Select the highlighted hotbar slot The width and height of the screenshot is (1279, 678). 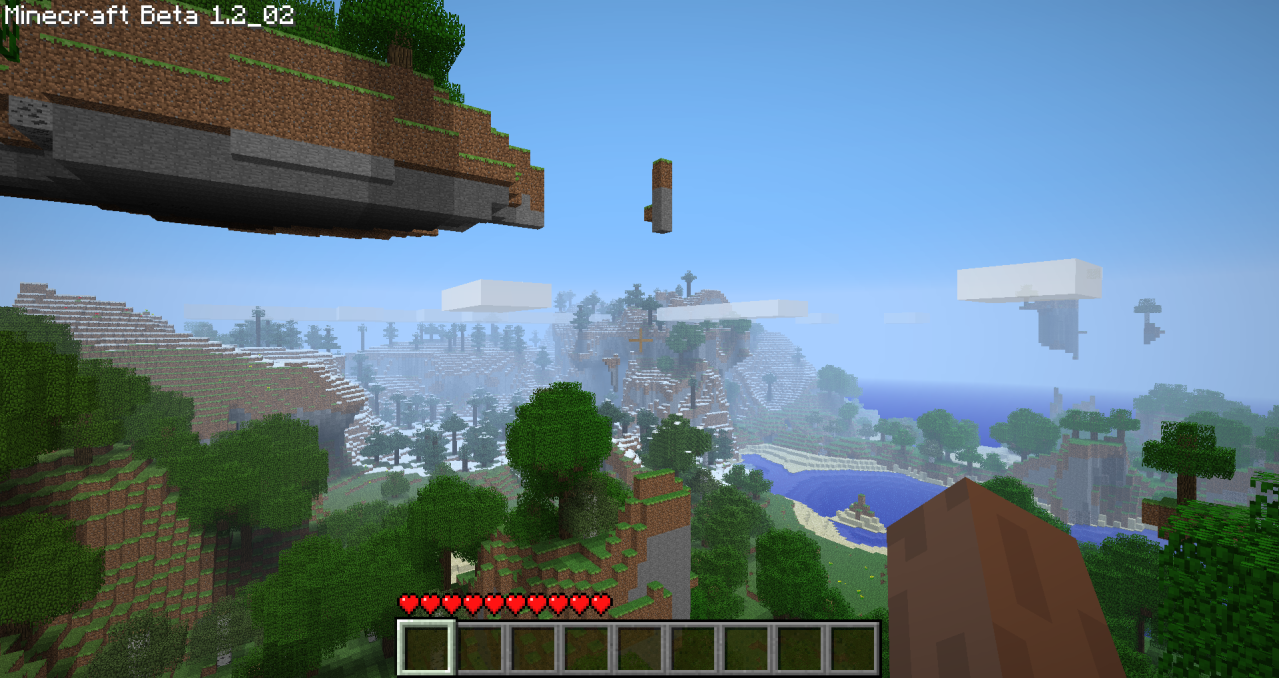(x=426, y=647)
